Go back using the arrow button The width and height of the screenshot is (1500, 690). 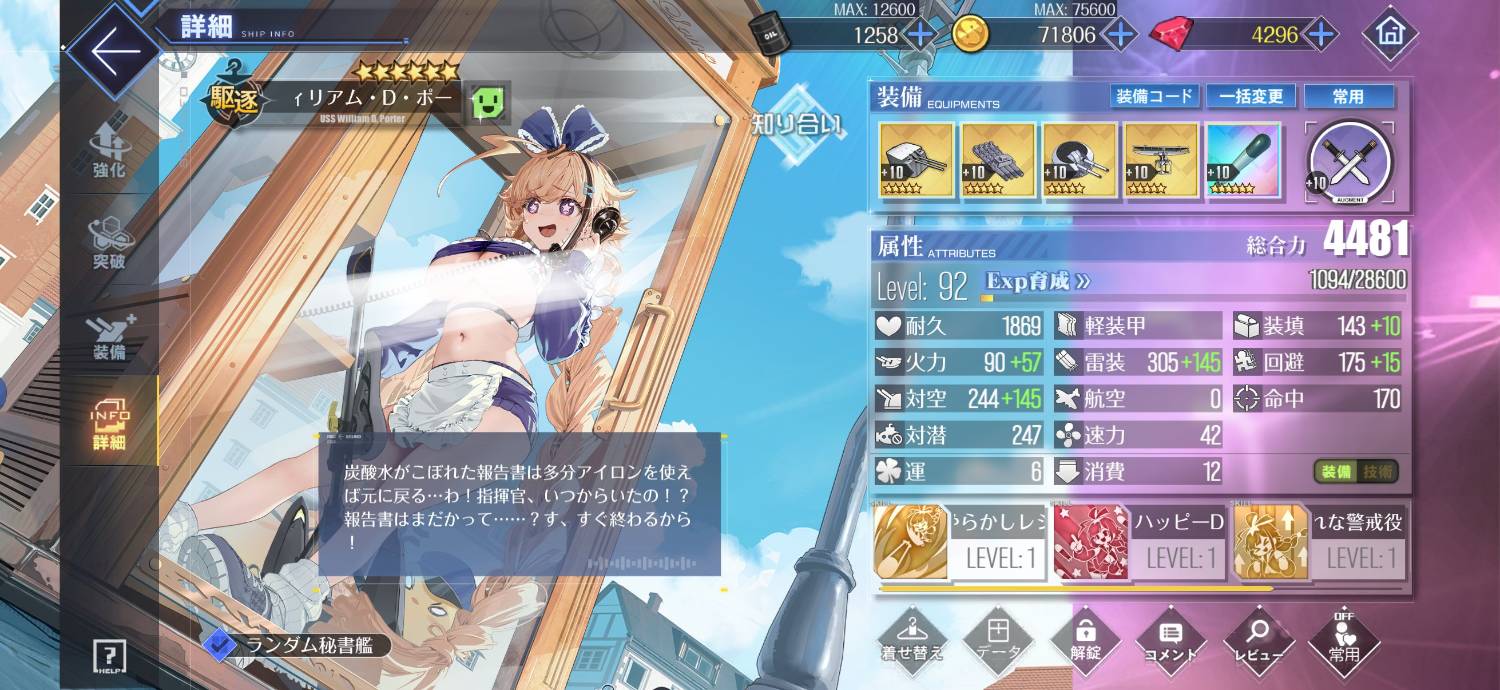point(112,50)
